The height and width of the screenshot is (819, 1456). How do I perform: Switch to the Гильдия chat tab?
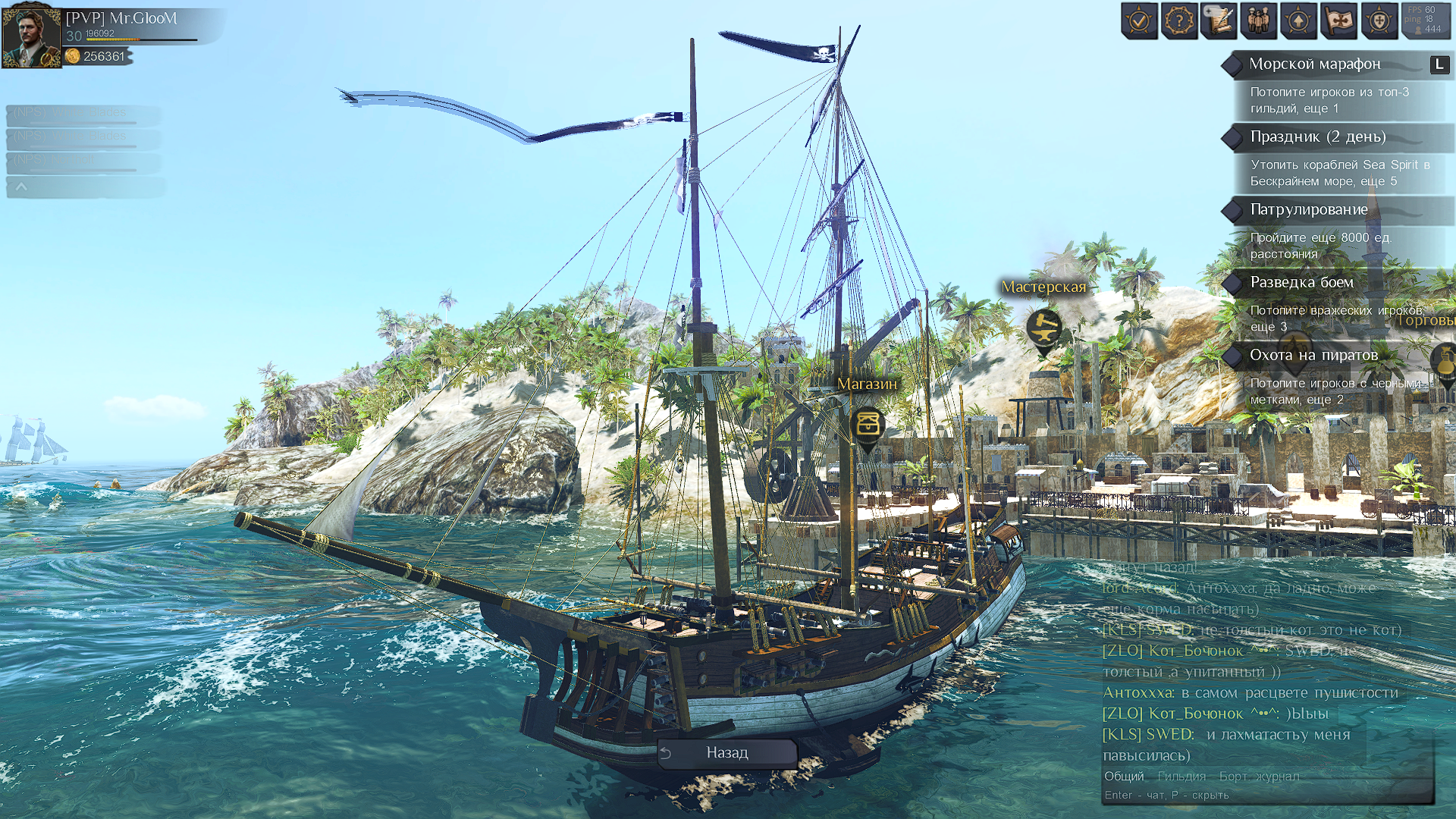[x=1181, y=777]
